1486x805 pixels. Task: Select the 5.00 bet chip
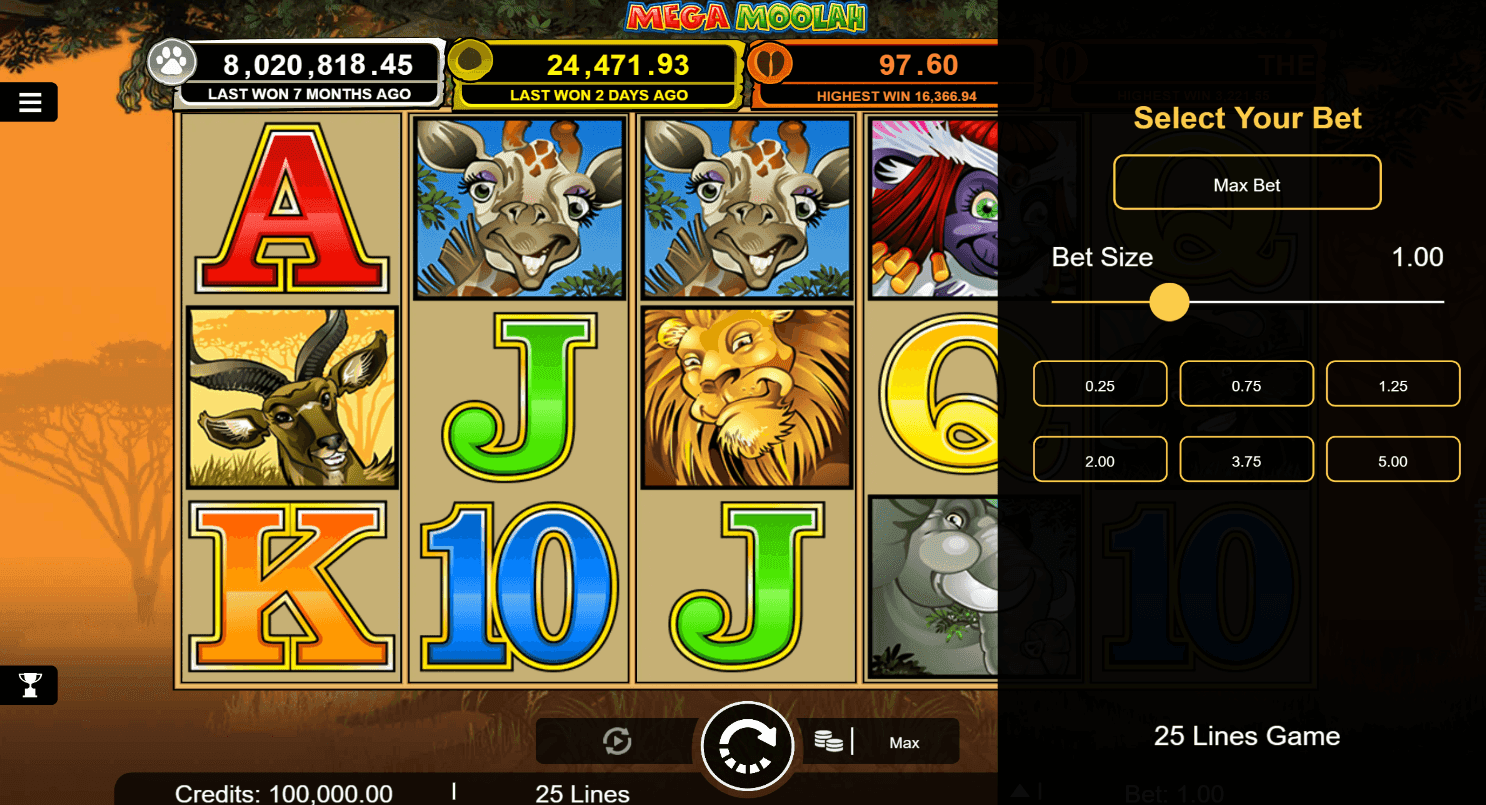1392,459
